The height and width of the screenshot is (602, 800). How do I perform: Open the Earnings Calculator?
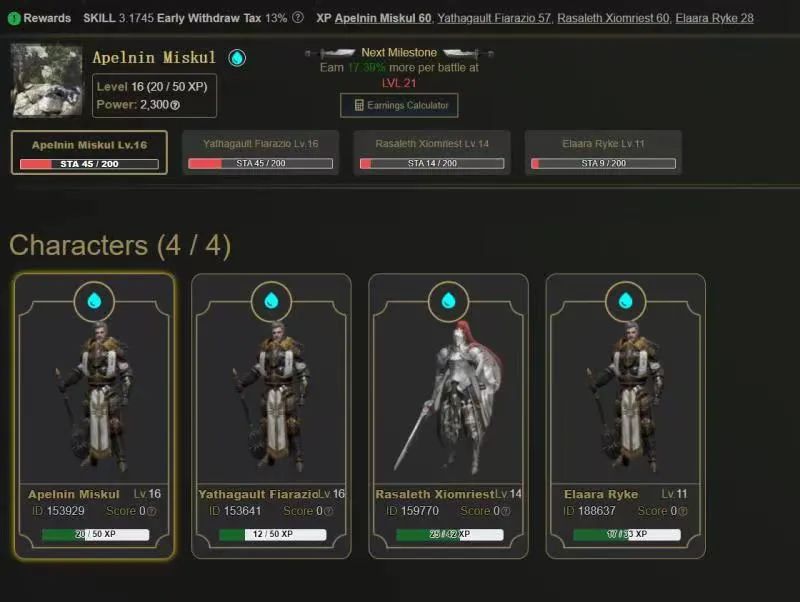(399, 105)
